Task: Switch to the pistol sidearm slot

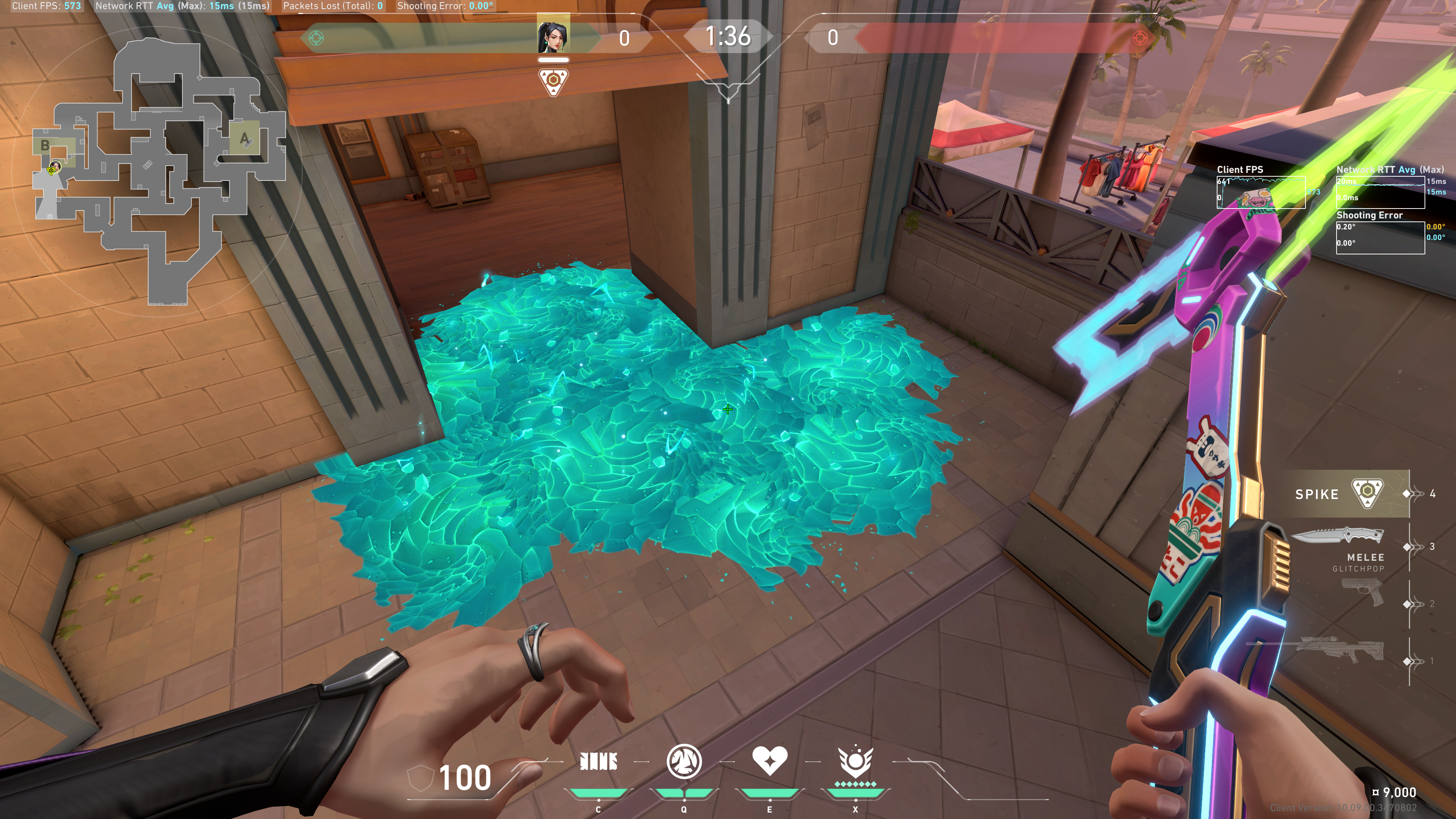Action: tap(1362, 592)
